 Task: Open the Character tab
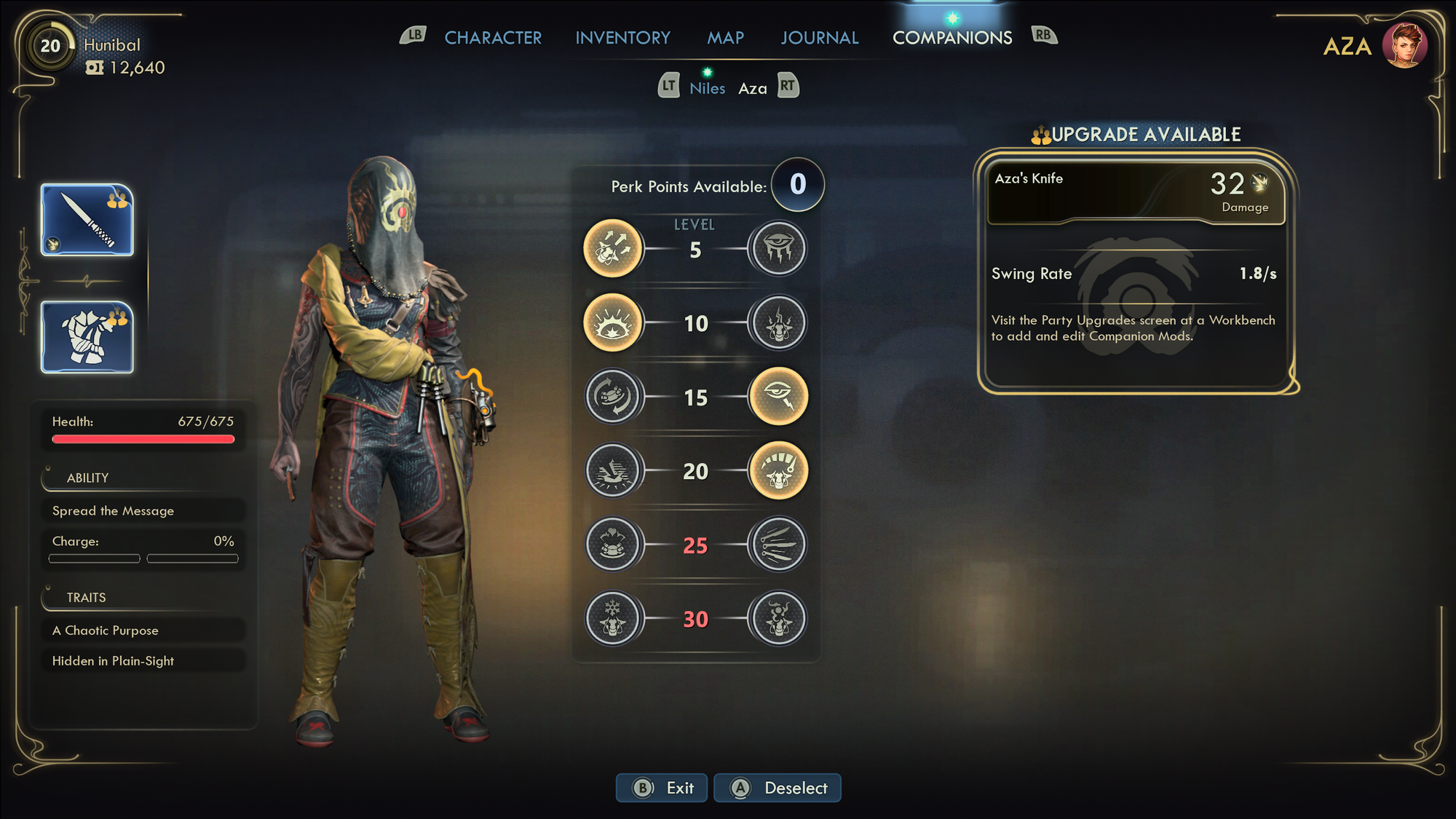[x=494, y=37]
